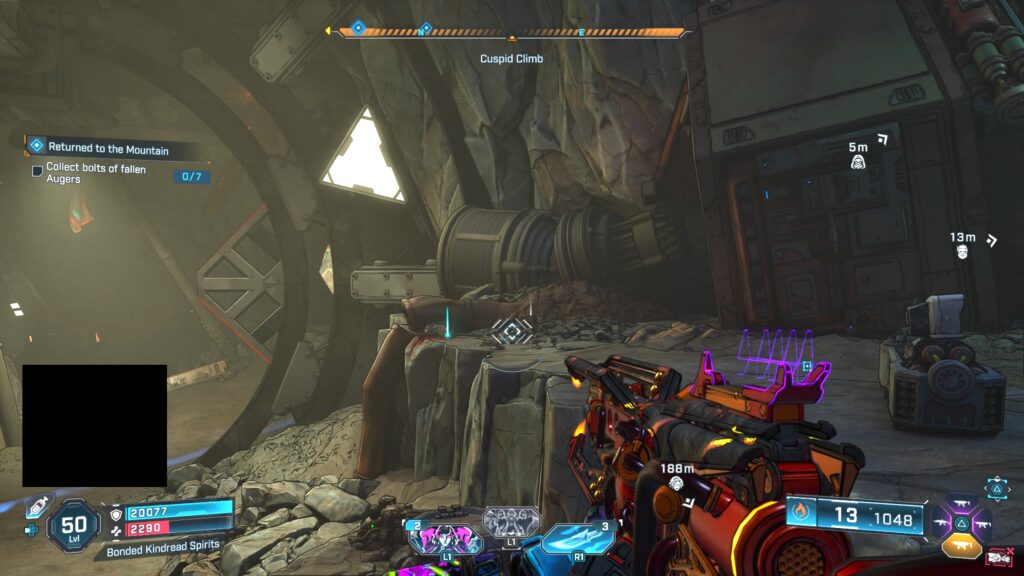Screen dimensions: 1024x576
Task: Select the level 50 character badge
Action: 73,524
